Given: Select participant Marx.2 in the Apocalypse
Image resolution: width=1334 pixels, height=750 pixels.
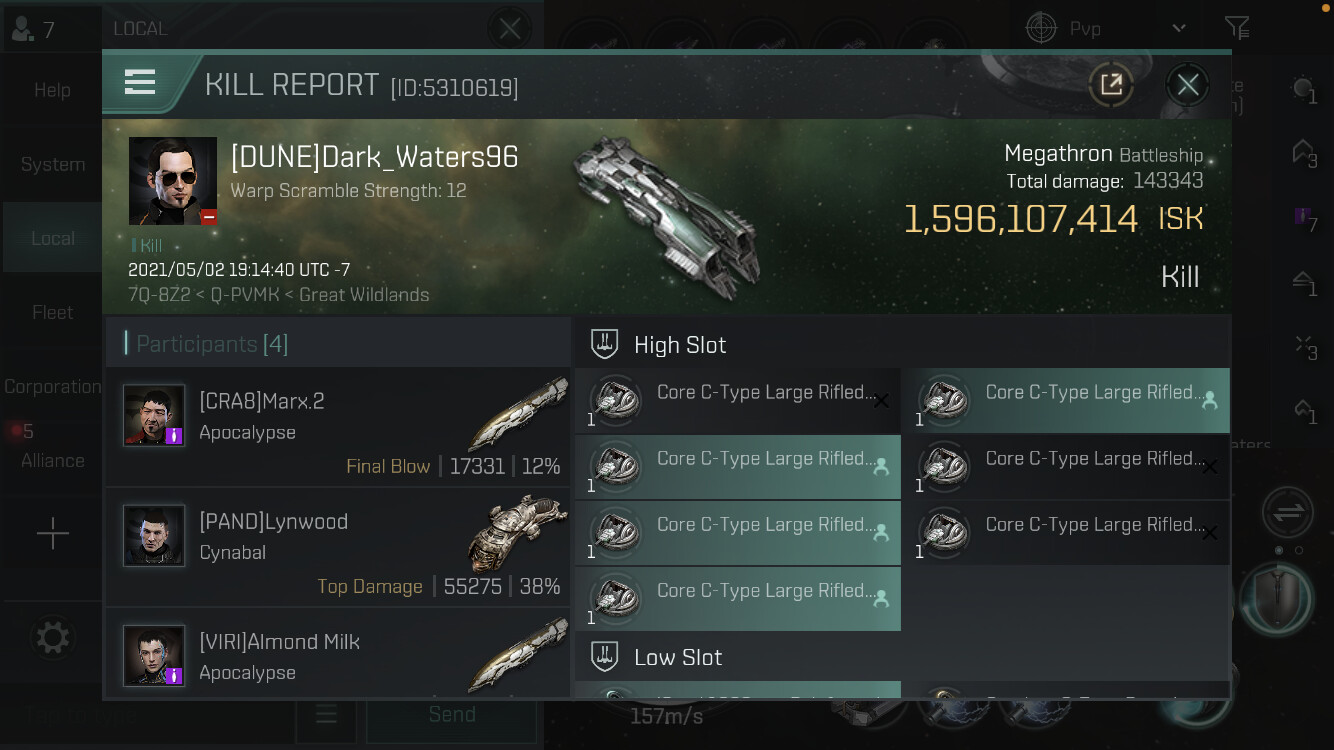Looking at the screenshot, I should coord(337,426).
